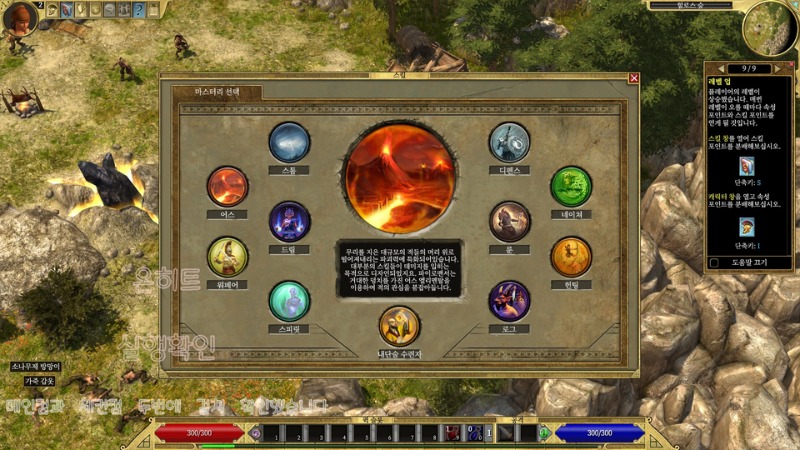800x450 pixels.
Task: Select the golden warrior mastery at bottom center
Action: (399, 326)
